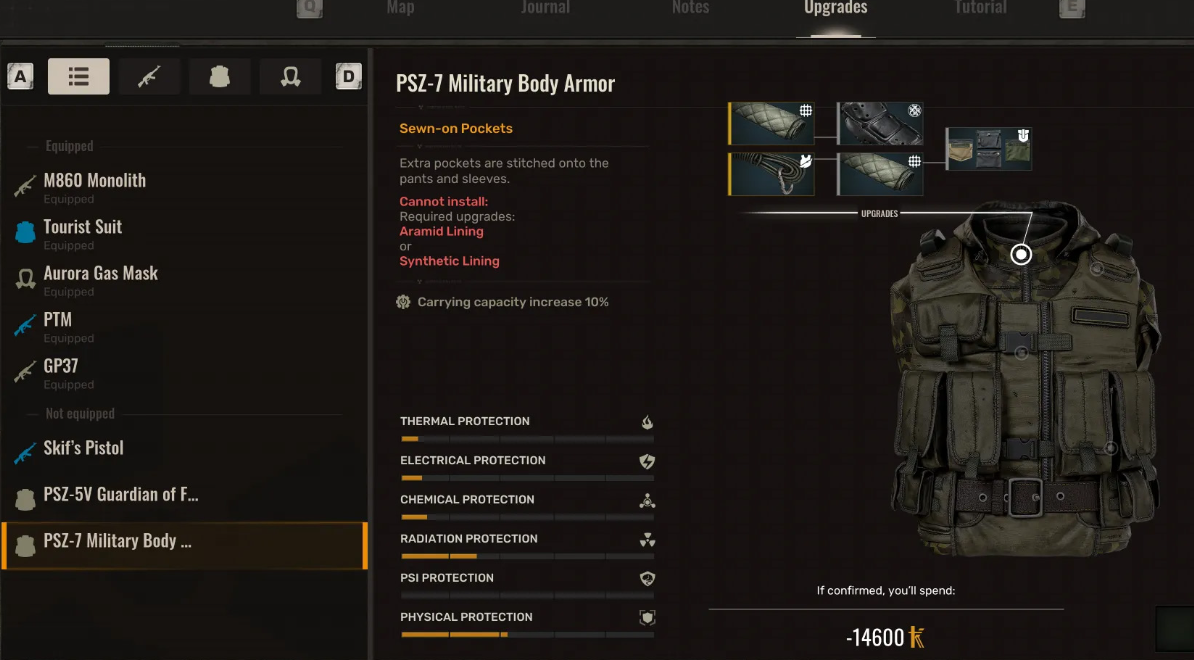
Task: Choose the Sewn-on Pockets upgrade tile
Action: click(x=989, y=149)
